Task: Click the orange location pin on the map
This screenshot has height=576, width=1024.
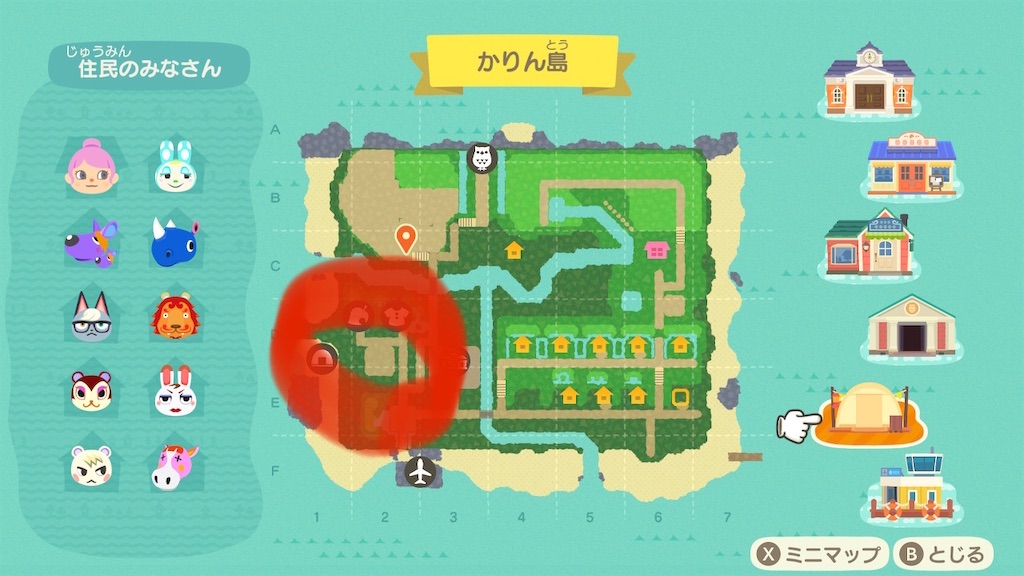Action: (406, 238)
